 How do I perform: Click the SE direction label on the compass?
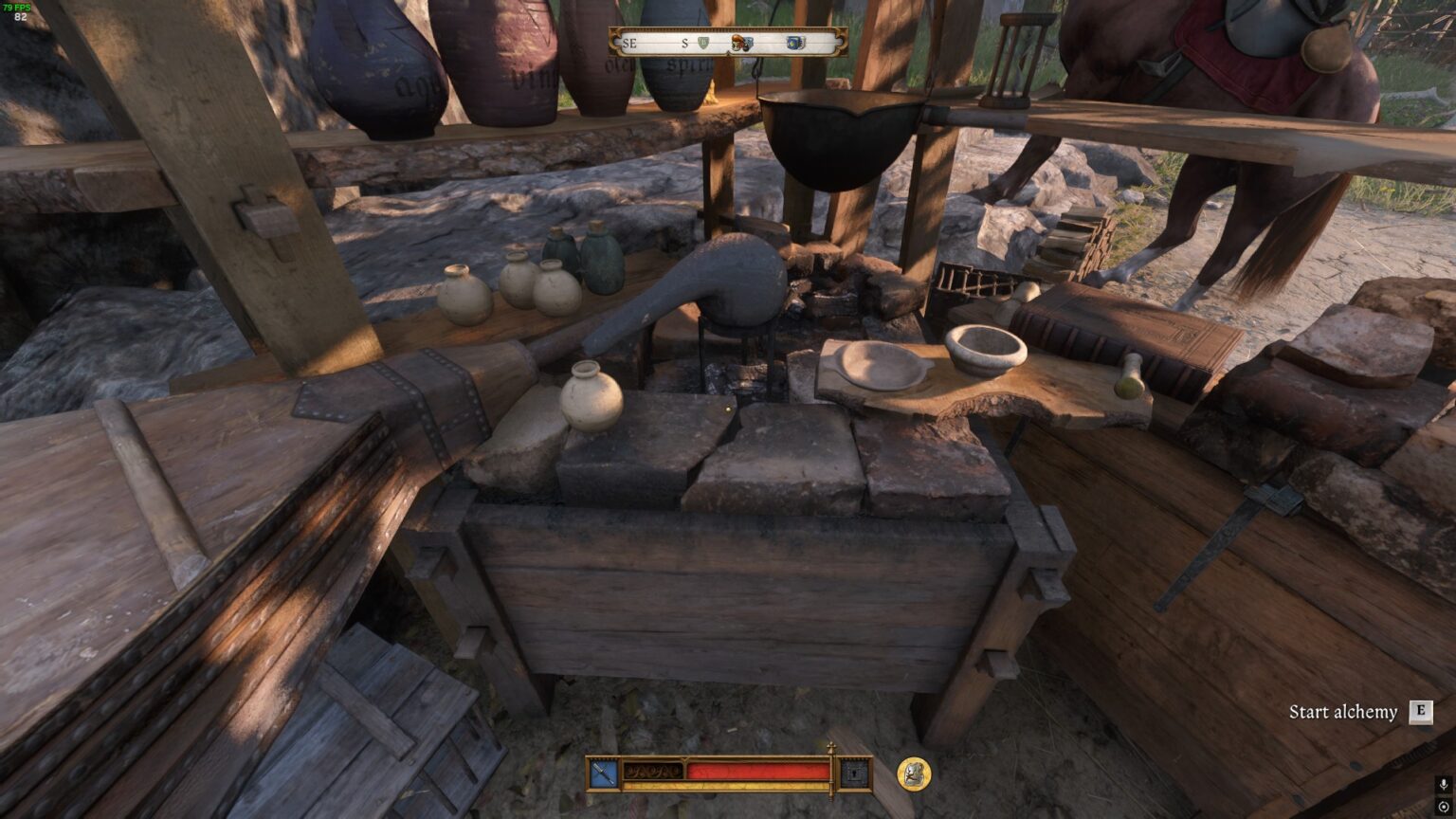click(x=628, y=44)
